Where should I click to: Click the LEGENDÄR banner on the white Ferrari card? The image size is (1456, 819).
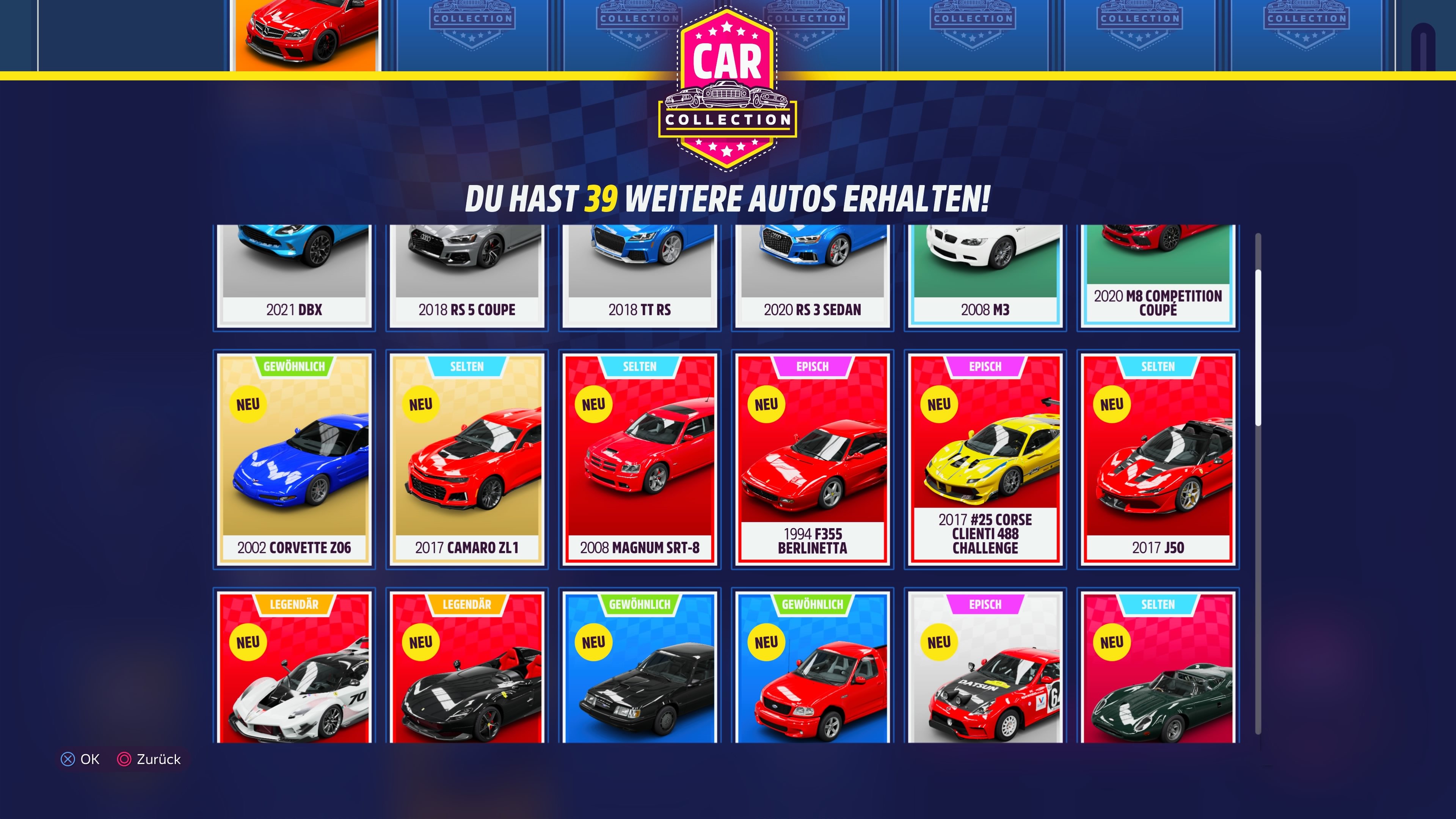tap(293, 604)
